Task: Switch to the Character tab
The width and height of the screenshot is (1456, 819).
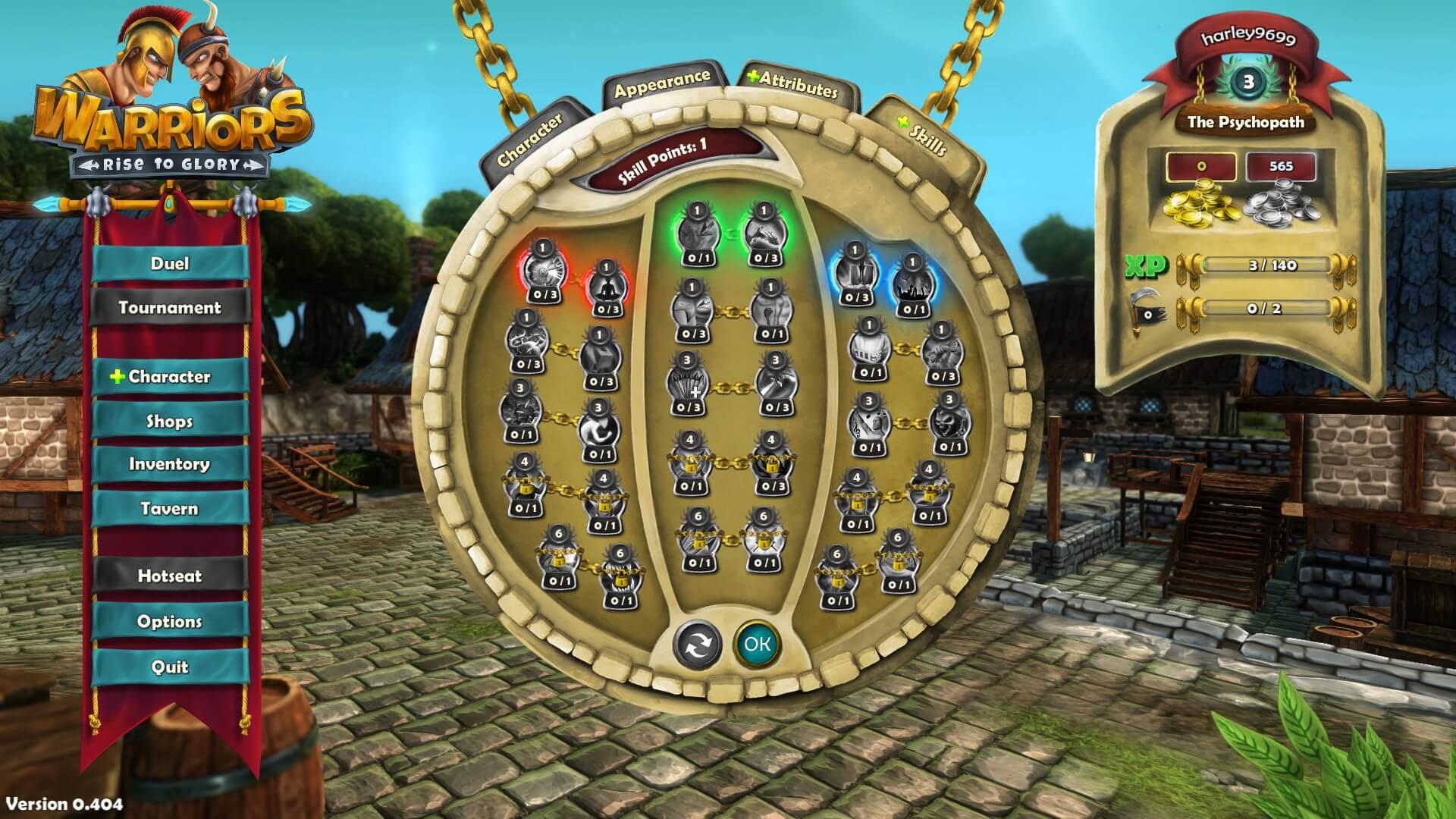Action: 531,140
